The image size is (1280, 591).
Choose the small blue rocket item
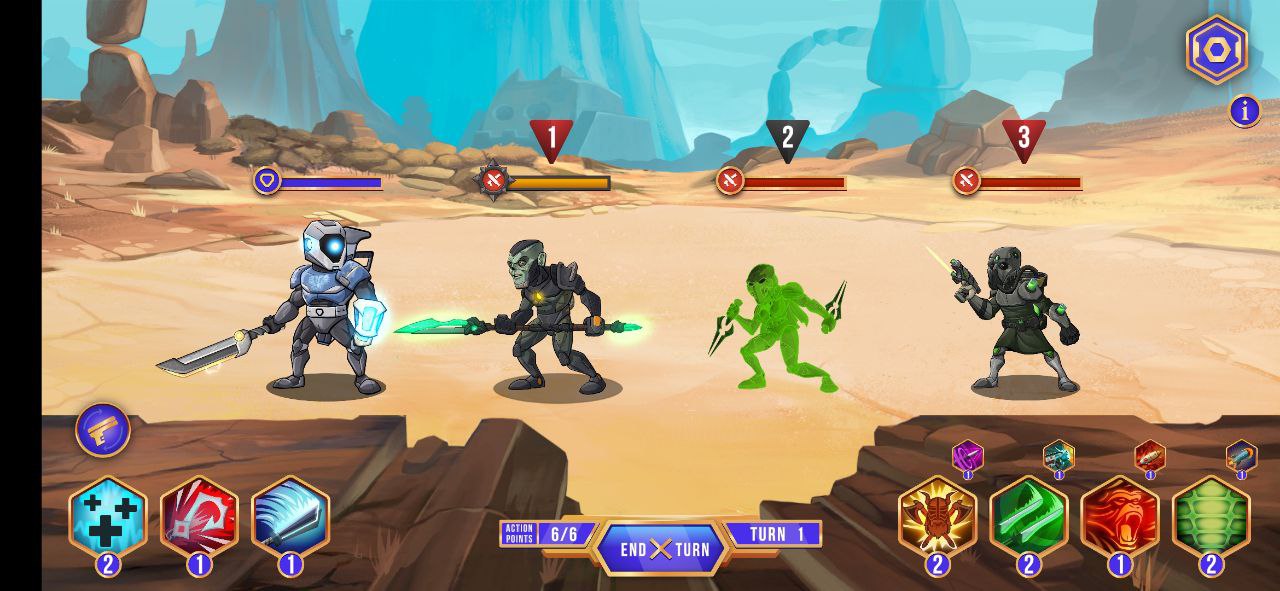click(1241, 457)
